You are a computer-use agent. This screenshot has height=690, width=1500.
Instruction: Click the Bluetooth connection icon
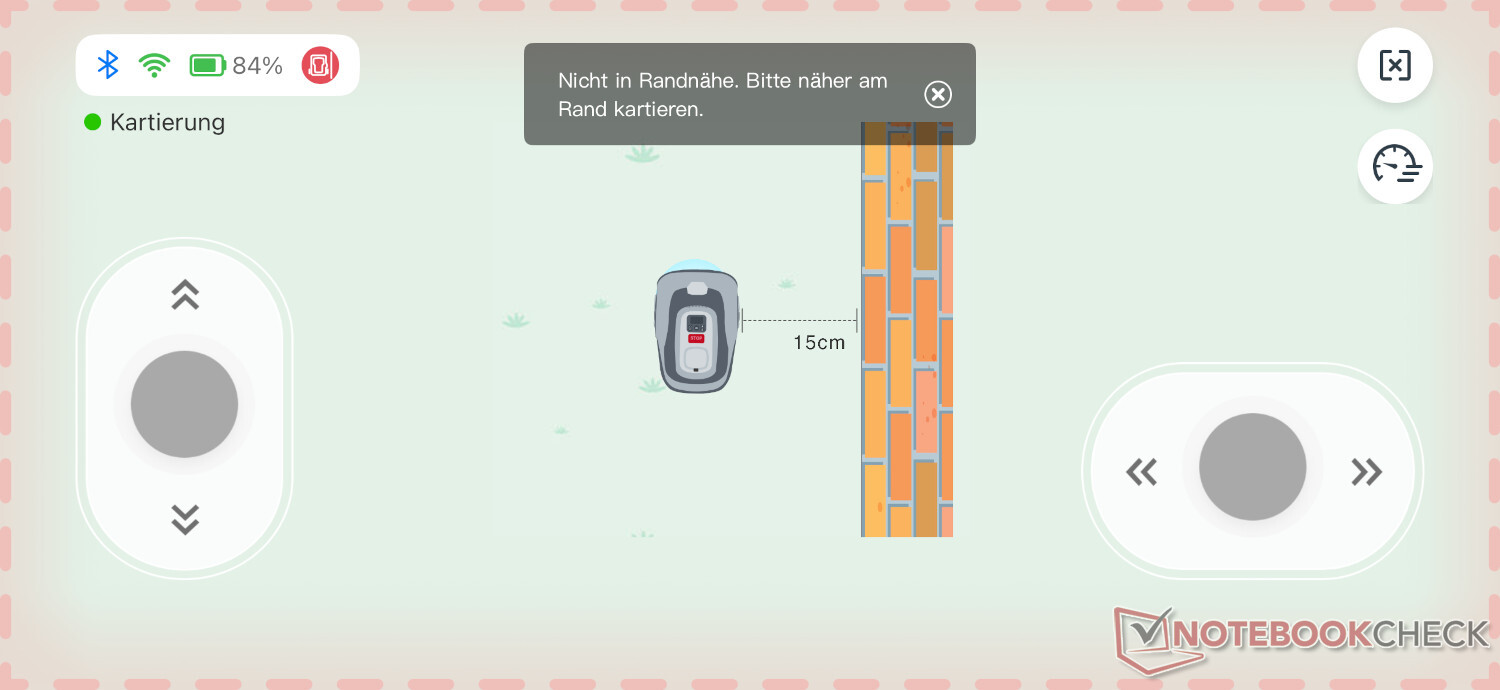tap(108, 66)
